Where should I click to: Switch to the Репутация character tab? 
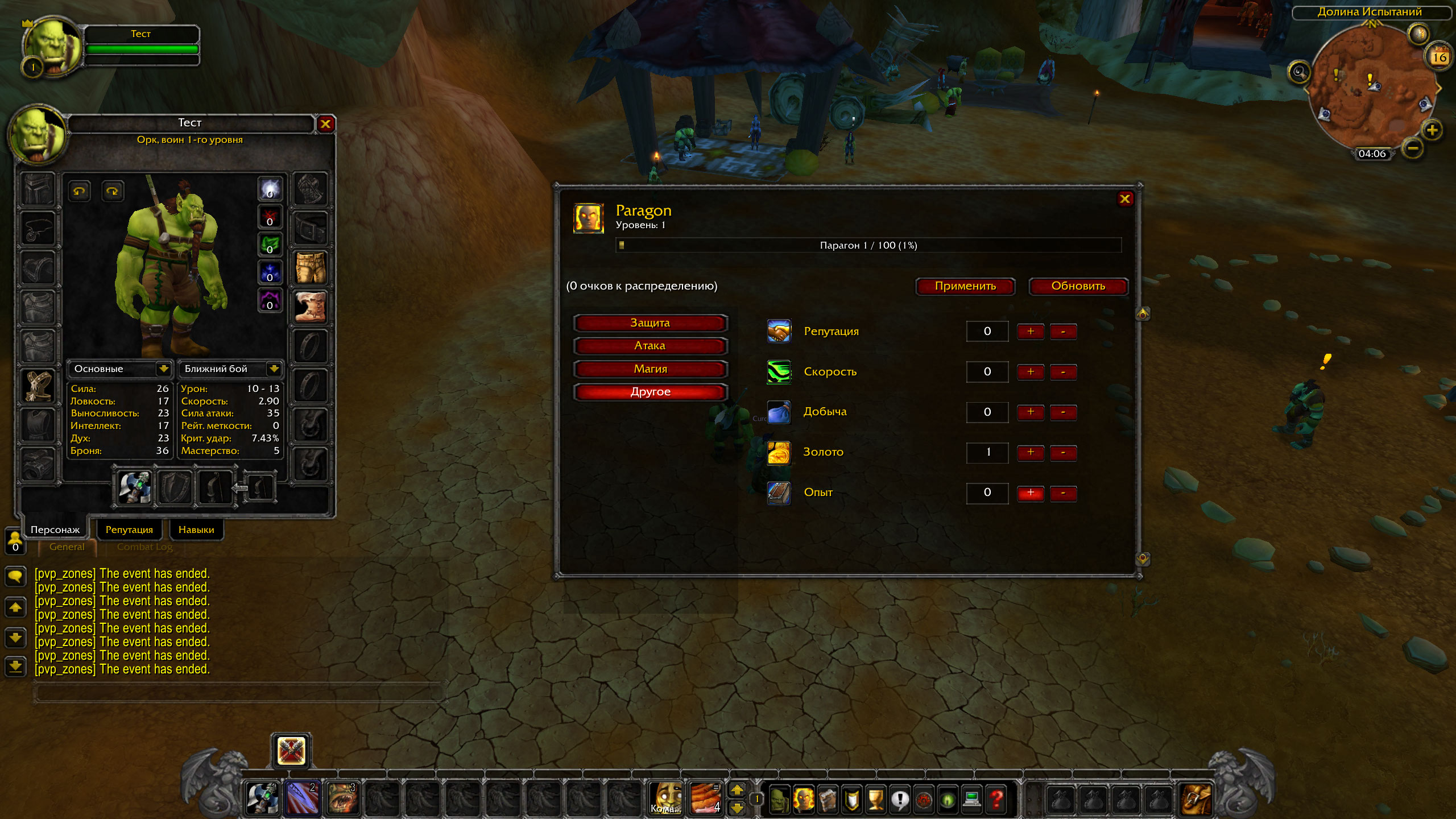[x=129, y=530]
